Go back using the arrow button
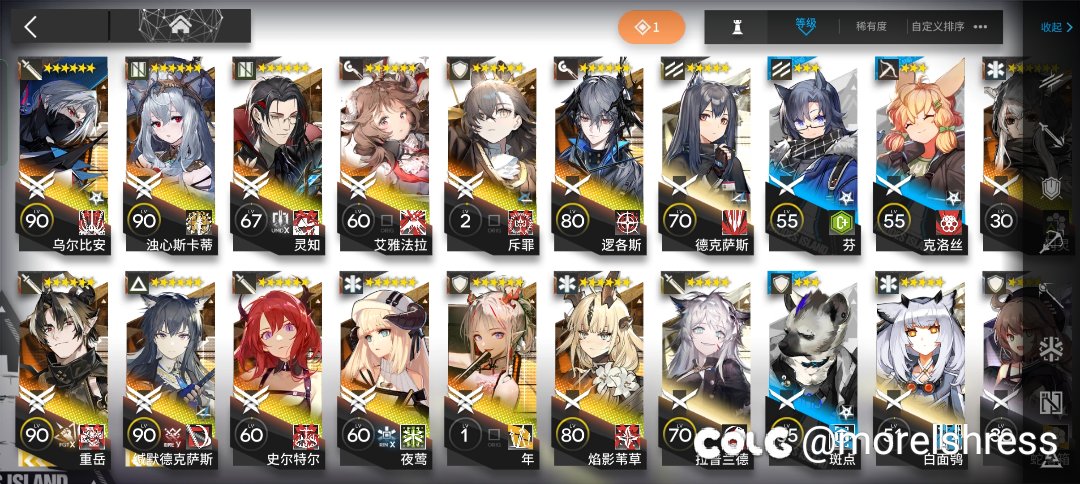This screenshot has width=1080, height=484. coord(31,27)
